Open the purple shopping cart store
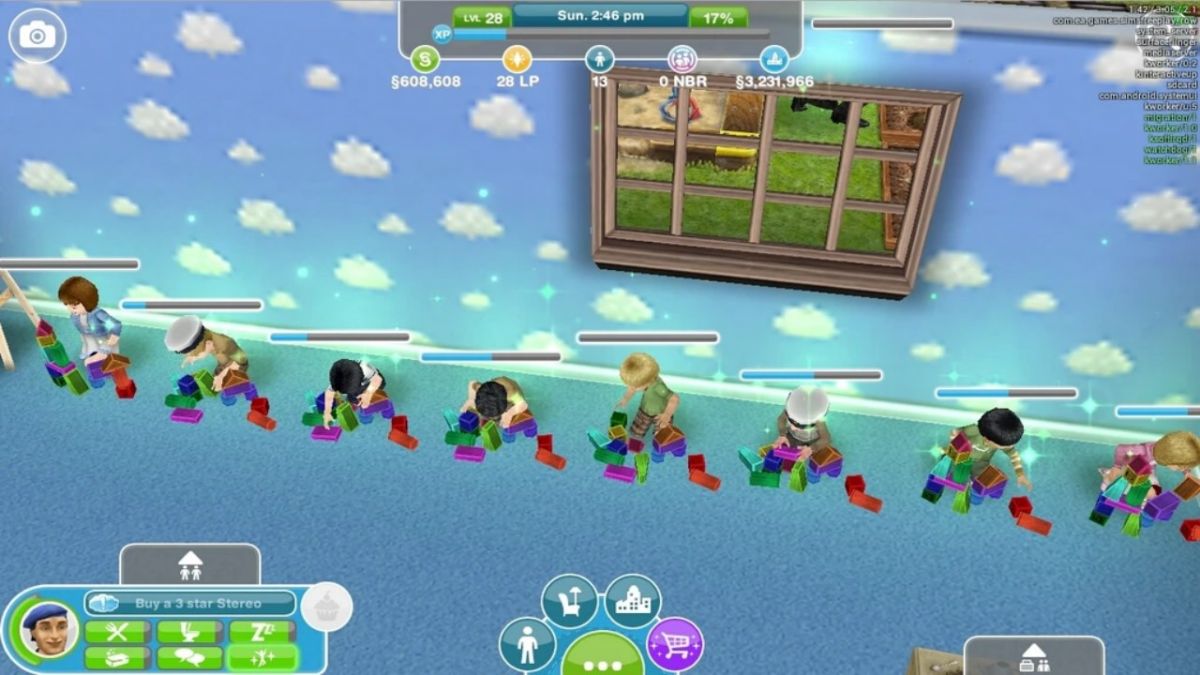This screenshot has height=675, width=1200. [x=675, y=645]
